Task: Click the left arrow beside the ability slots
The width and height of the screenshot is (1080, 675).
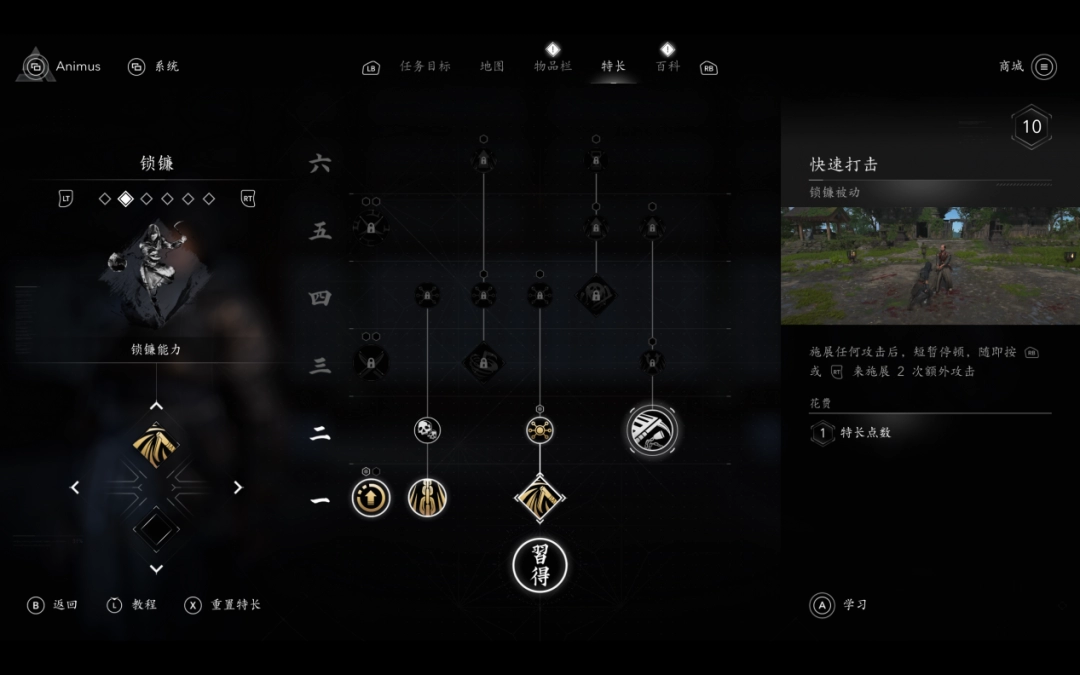Action: 75,488
